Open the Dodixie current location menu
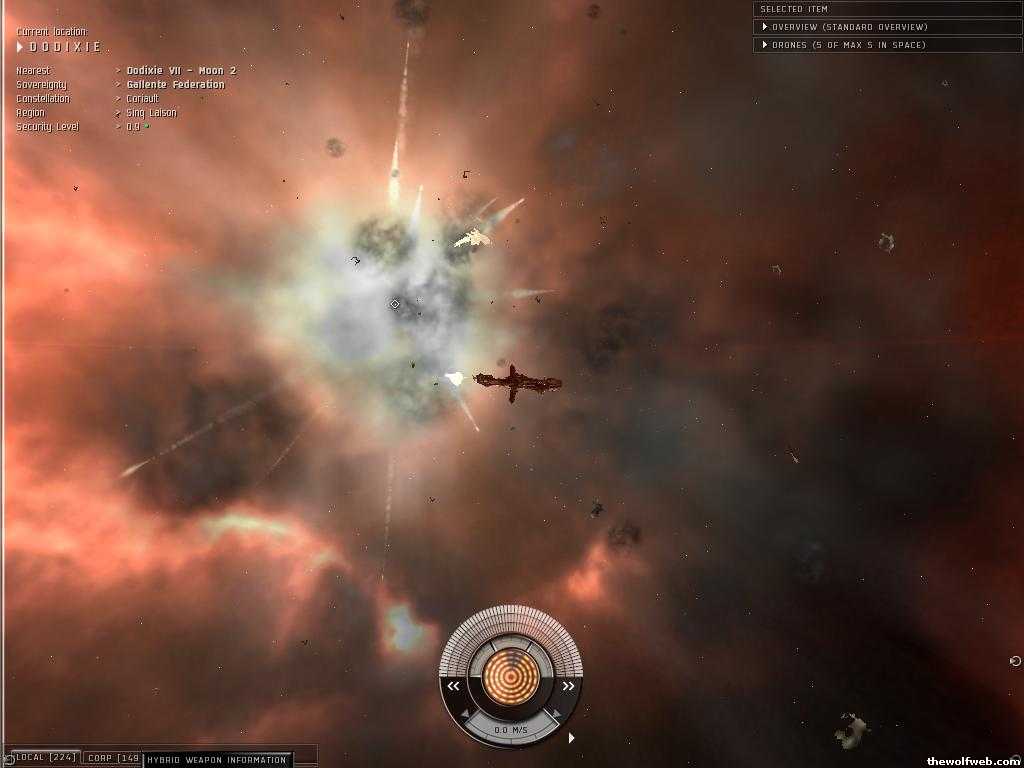The image size is (1024, 768). click(60, 47)
